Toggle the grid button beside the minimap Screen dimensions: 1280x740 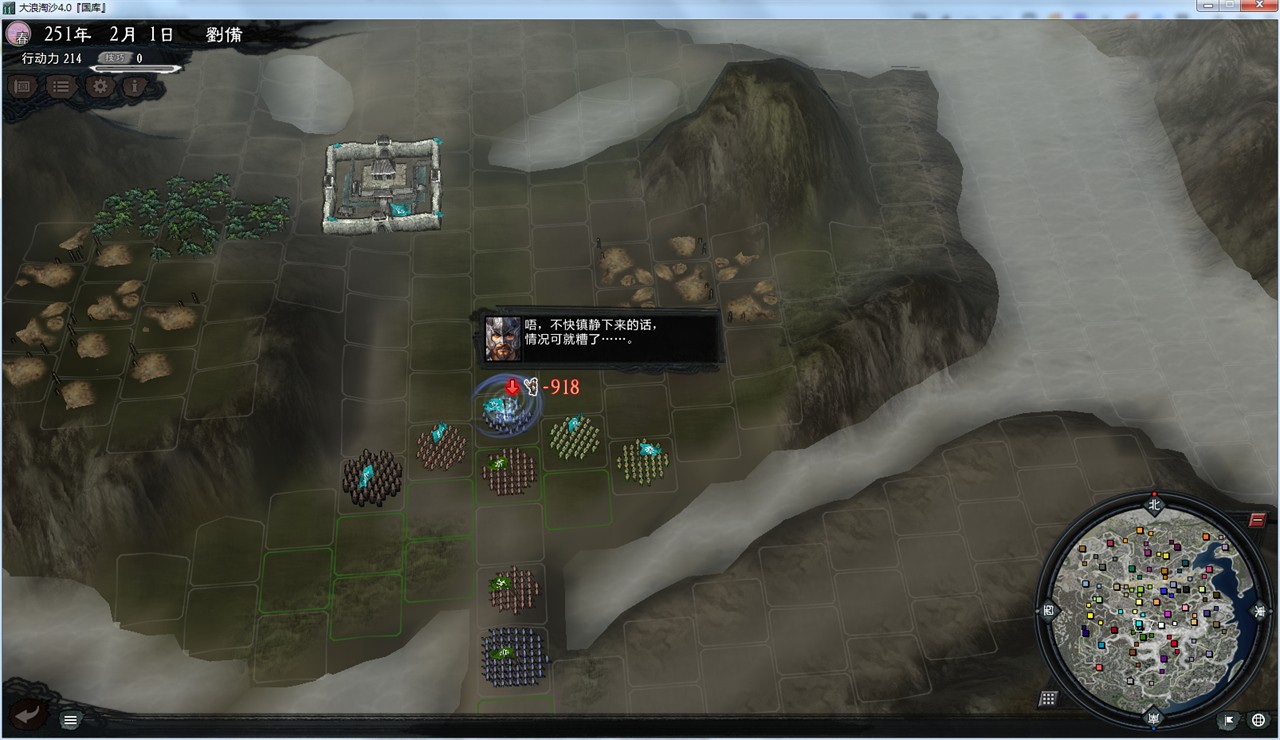coord(1048,698)
